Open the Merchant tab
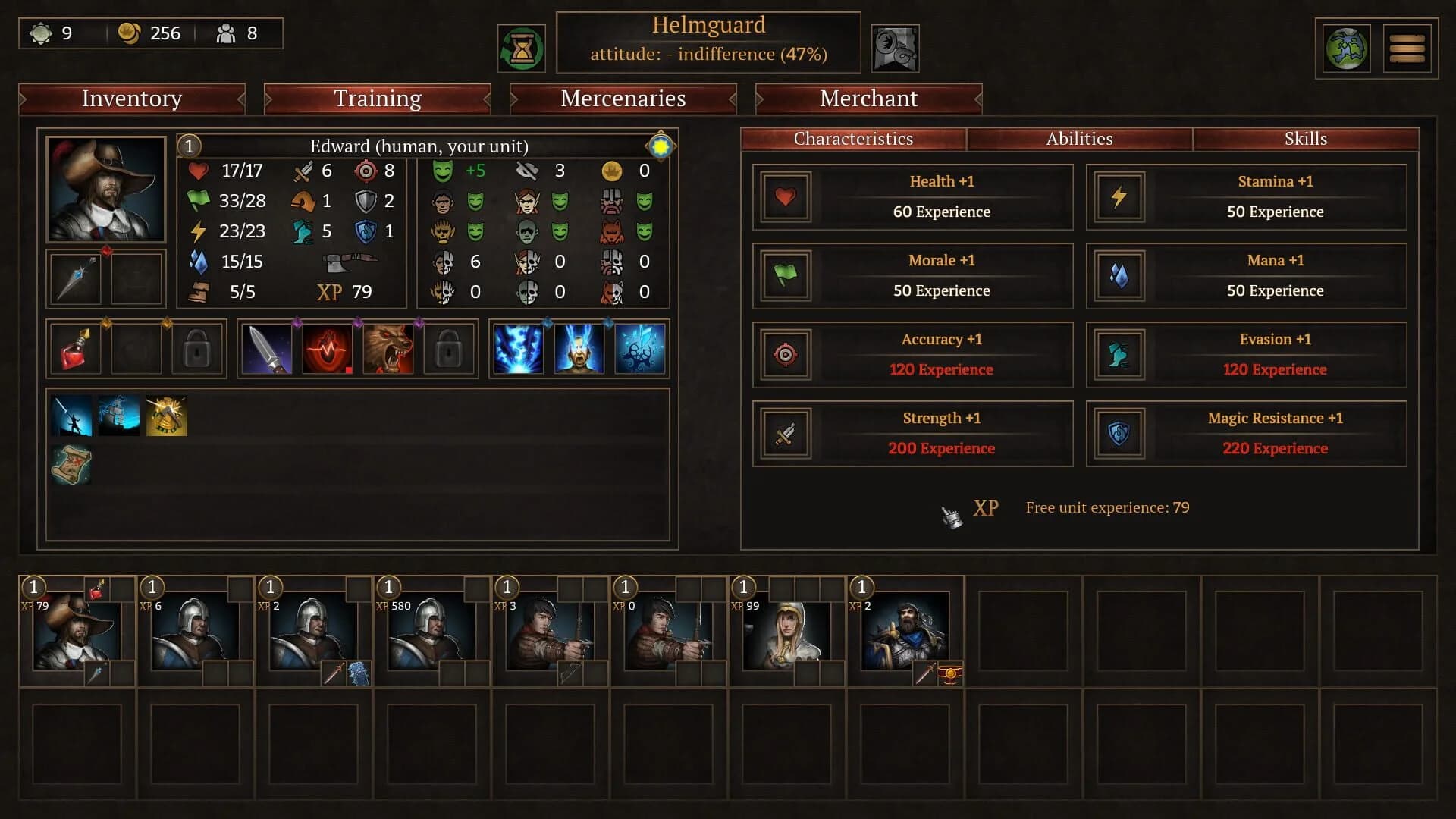This screenshot has width=1456, height=819. point(868,99)
